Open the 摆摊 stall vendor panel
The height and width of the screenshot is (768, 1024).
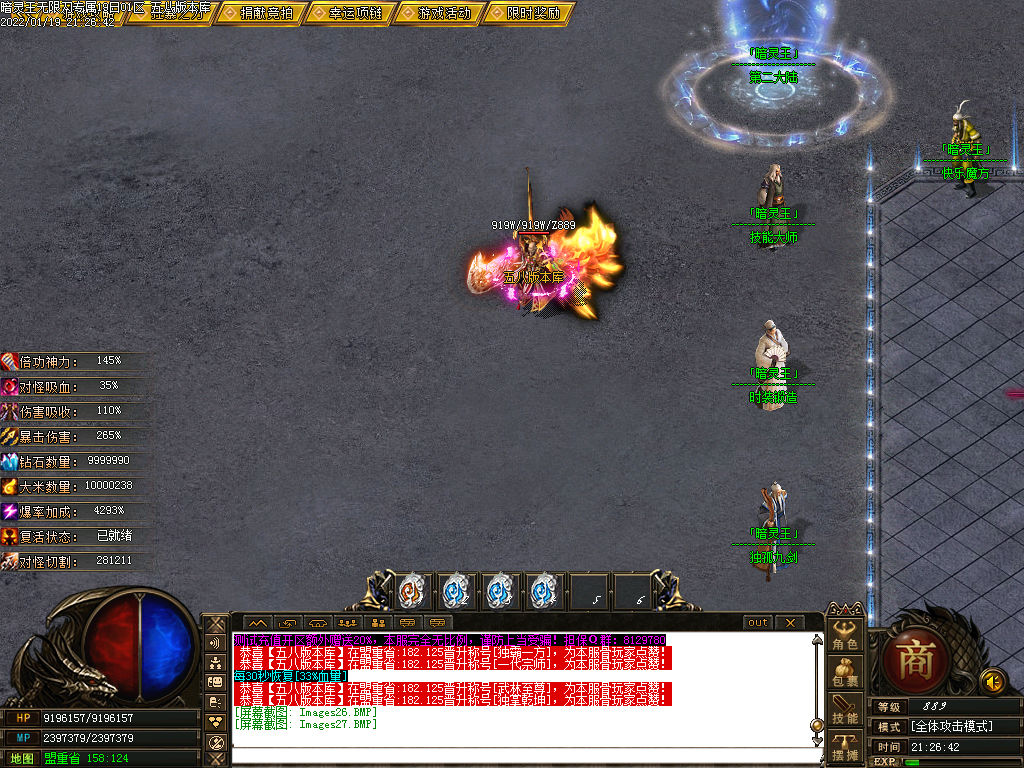pos(846,746)
